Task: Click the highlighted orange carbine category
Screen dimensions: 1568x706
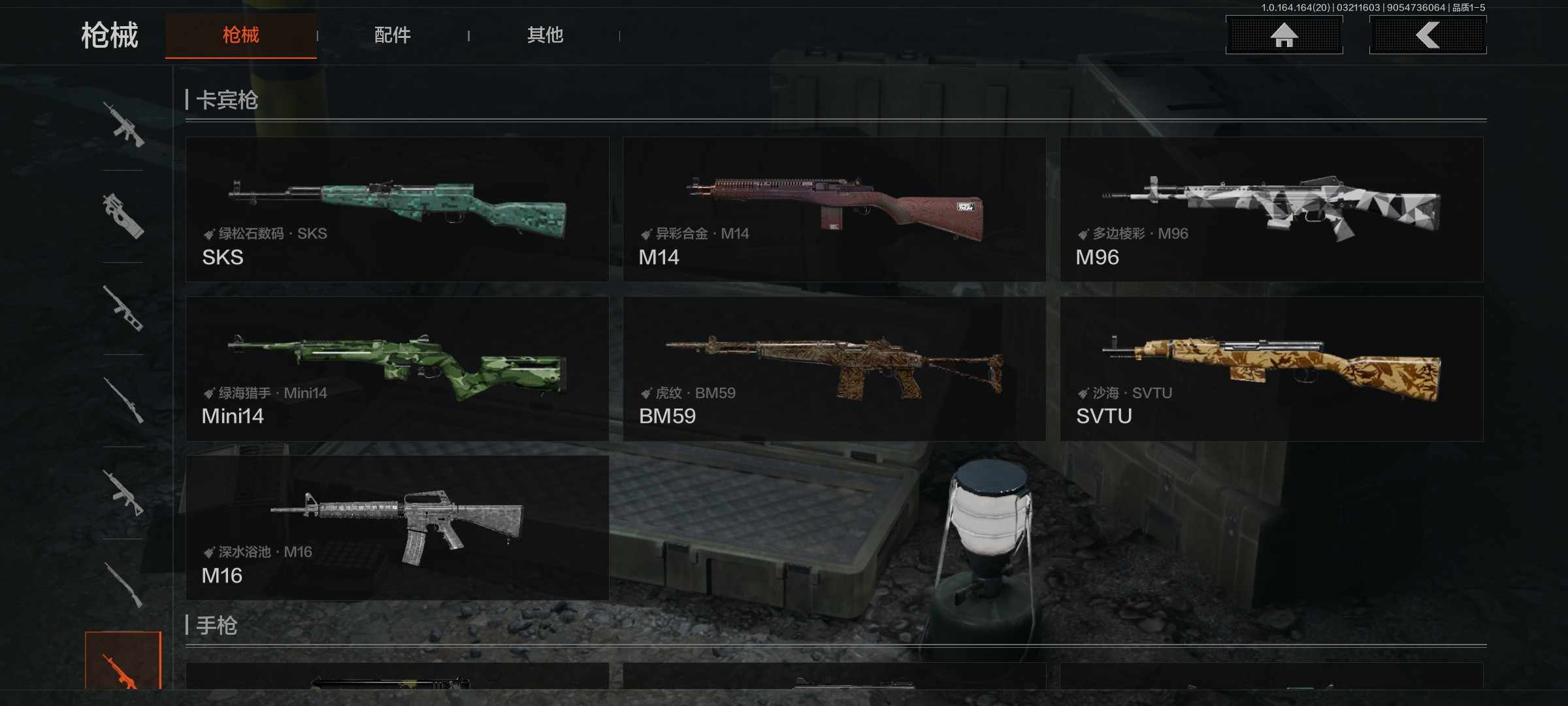Action: tap(123, 662)
